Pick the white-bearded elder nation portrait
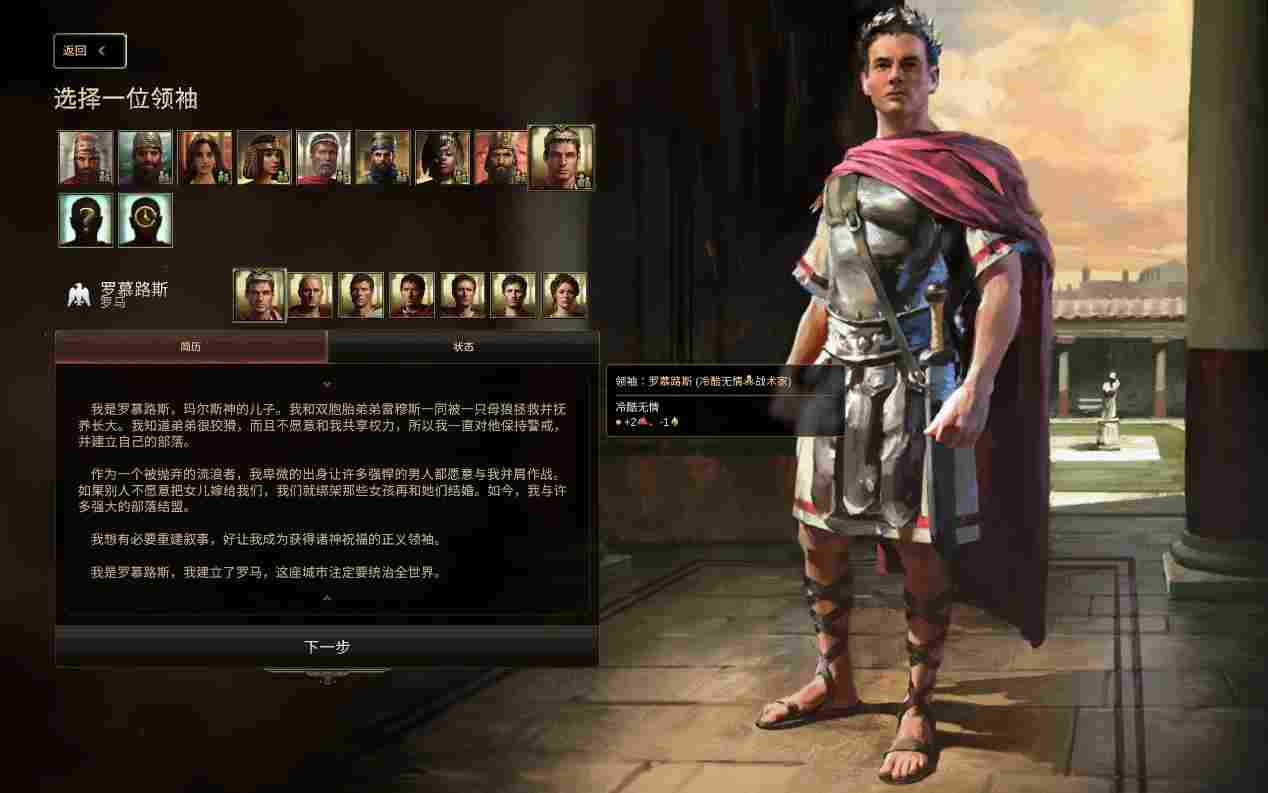 [323, 158]
